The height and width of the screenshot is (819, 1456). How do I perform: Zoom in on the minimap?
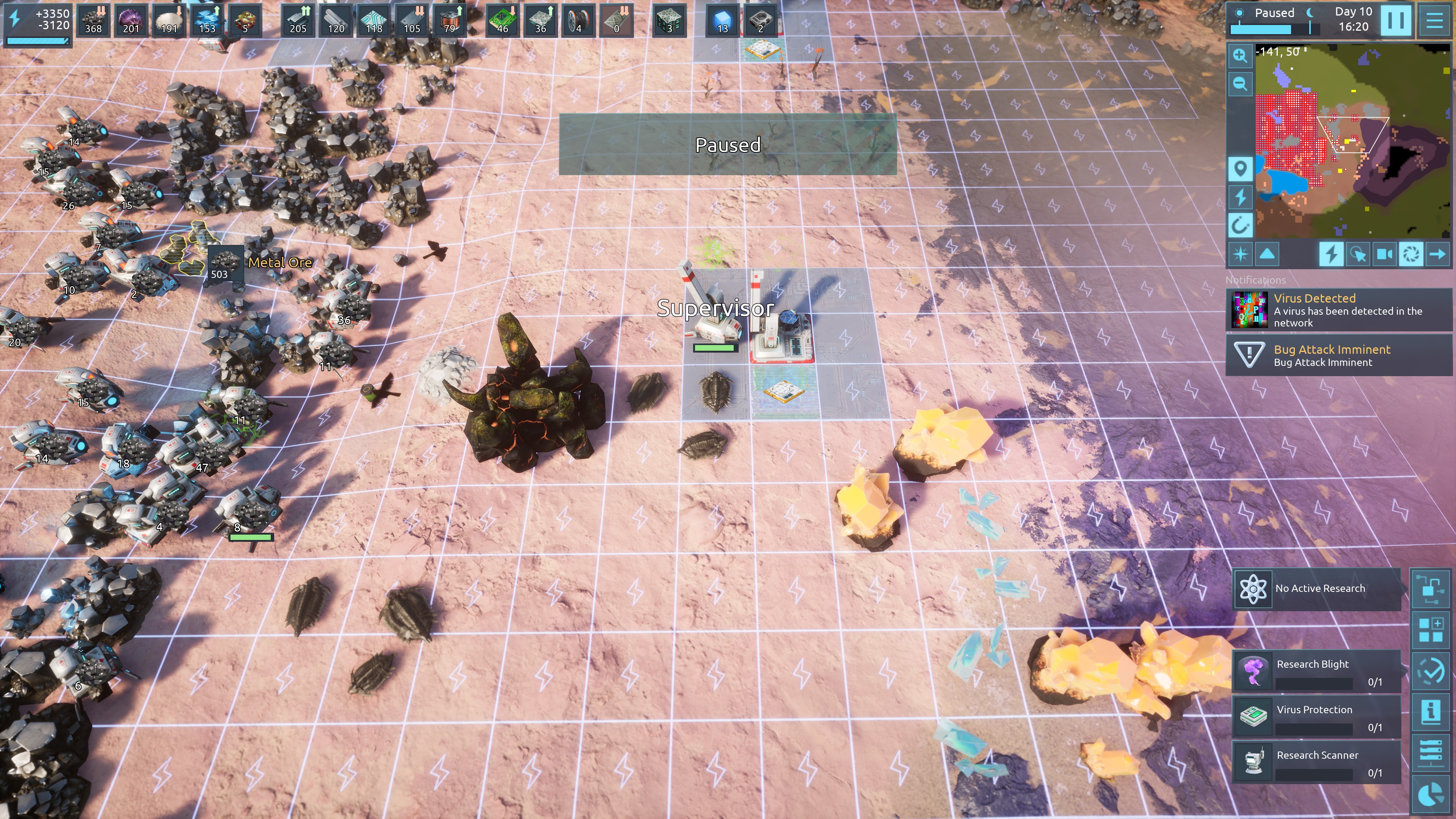pos(1240,55)
